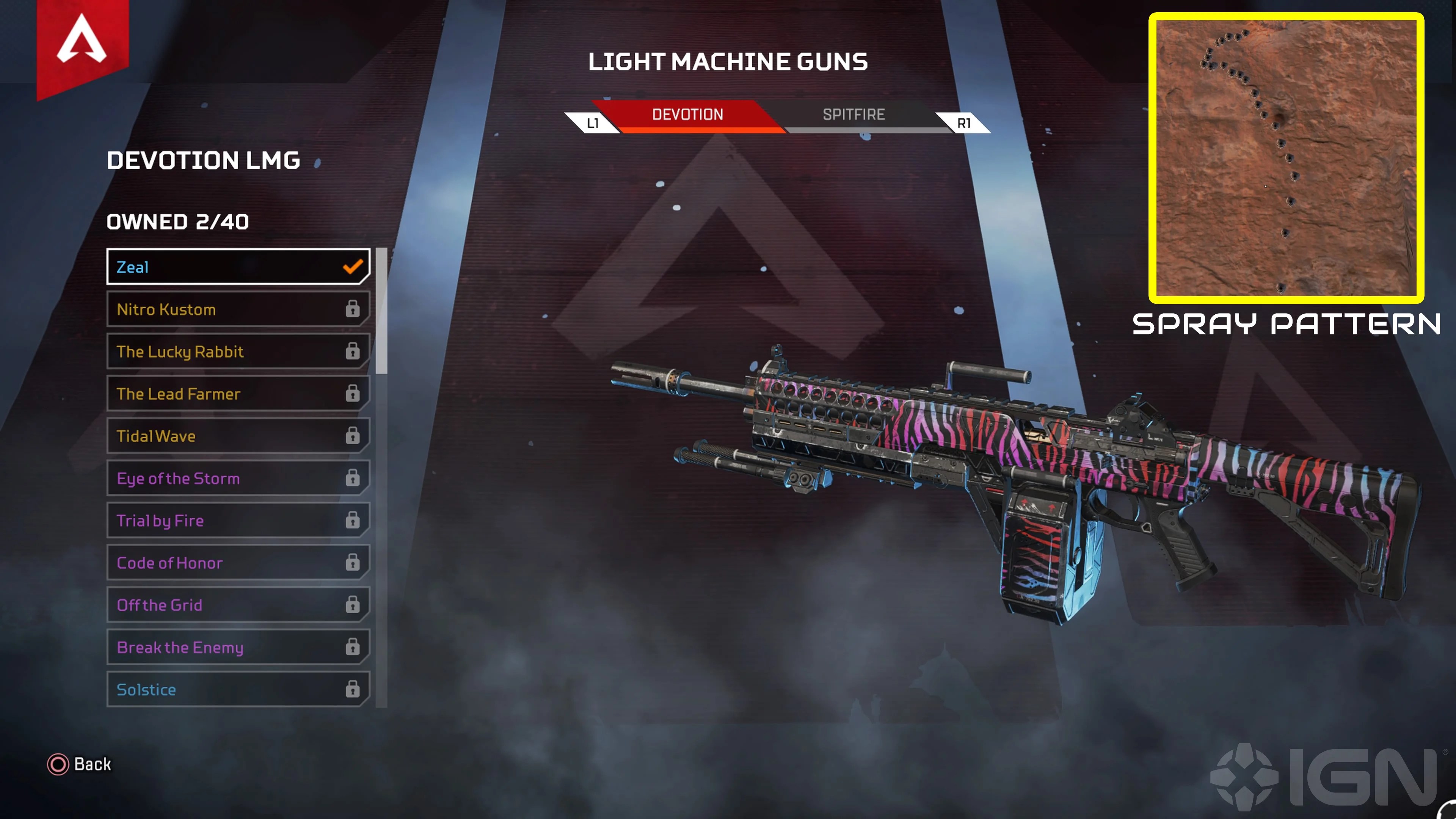Select the Off the Grid skin
1456x819 pixels.
click(x=237, y=605)
